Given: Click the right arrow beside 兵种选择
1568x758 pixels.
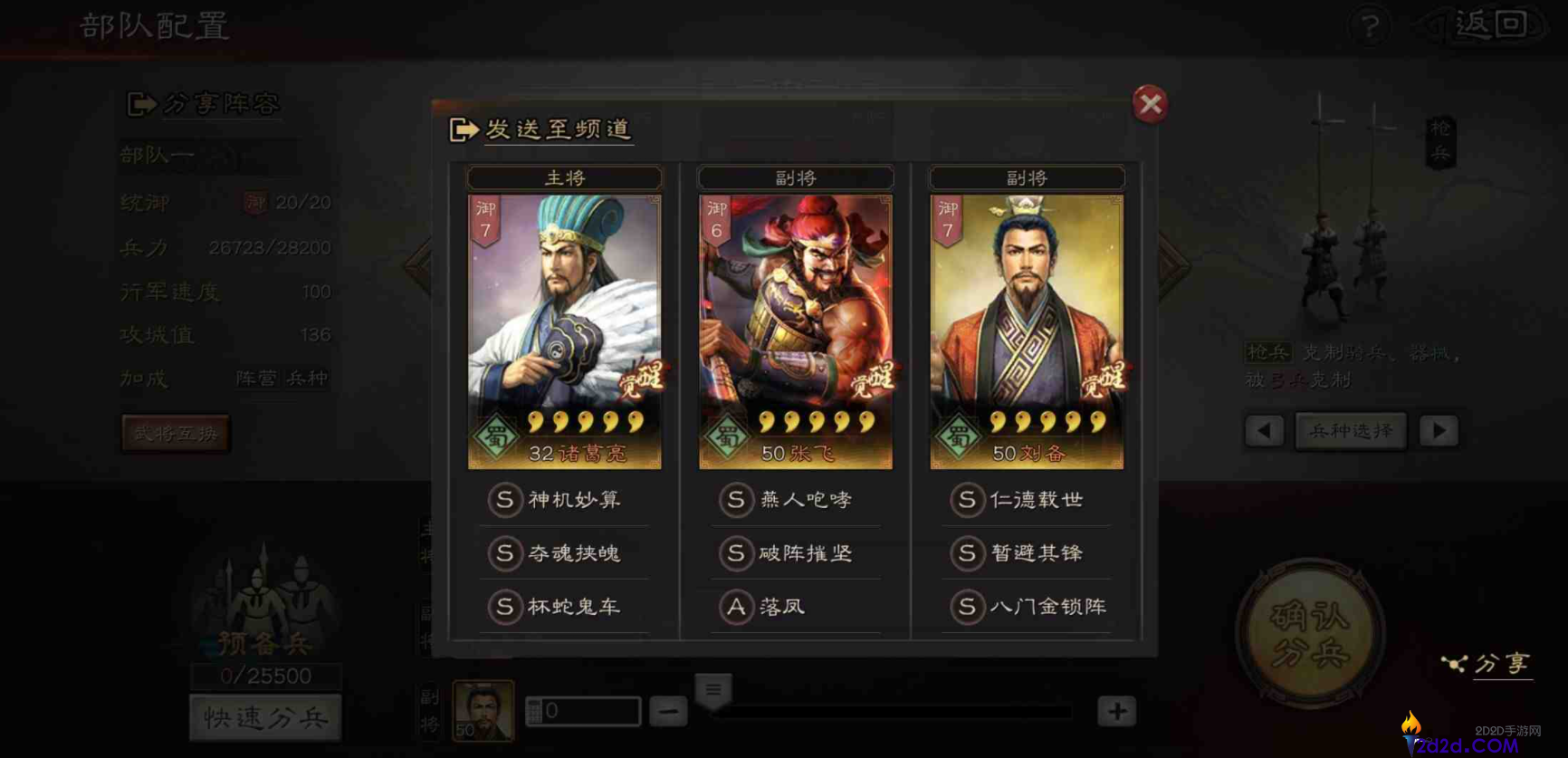Looking at the screenshot, I should coord(1439,431).
